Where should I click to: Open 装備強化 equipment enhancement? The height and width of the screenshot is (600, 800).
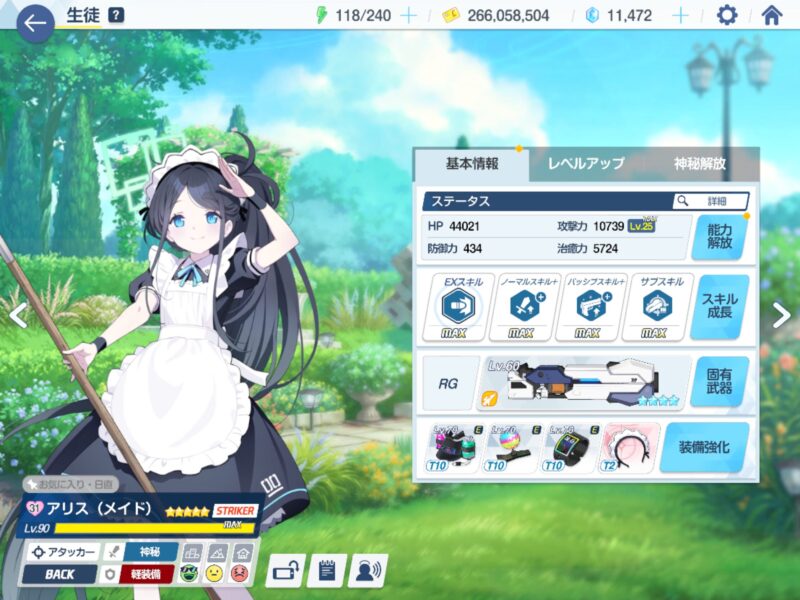[x=704, y=447]
